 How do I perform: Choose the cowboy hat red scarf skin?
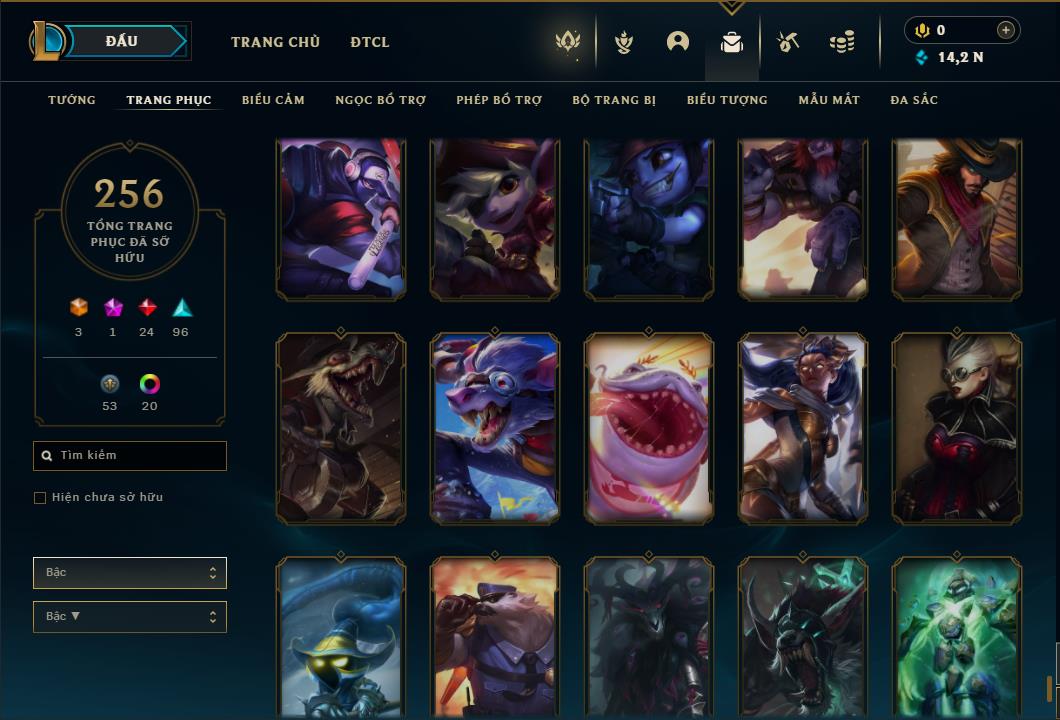pyautogui.click(x=957, y=219)
